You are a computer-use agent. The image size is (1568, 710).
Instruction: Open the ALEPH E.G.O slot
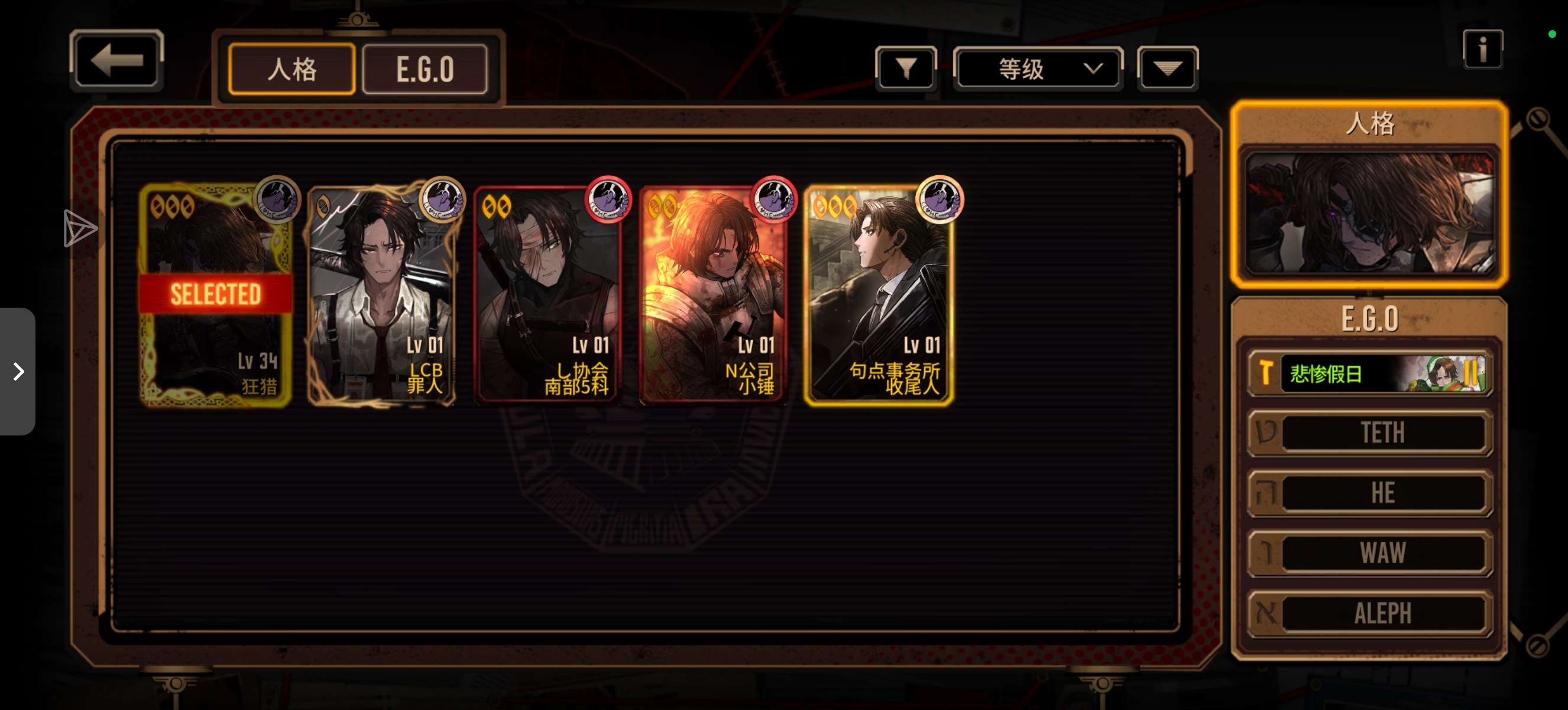tap(1369, 612)
